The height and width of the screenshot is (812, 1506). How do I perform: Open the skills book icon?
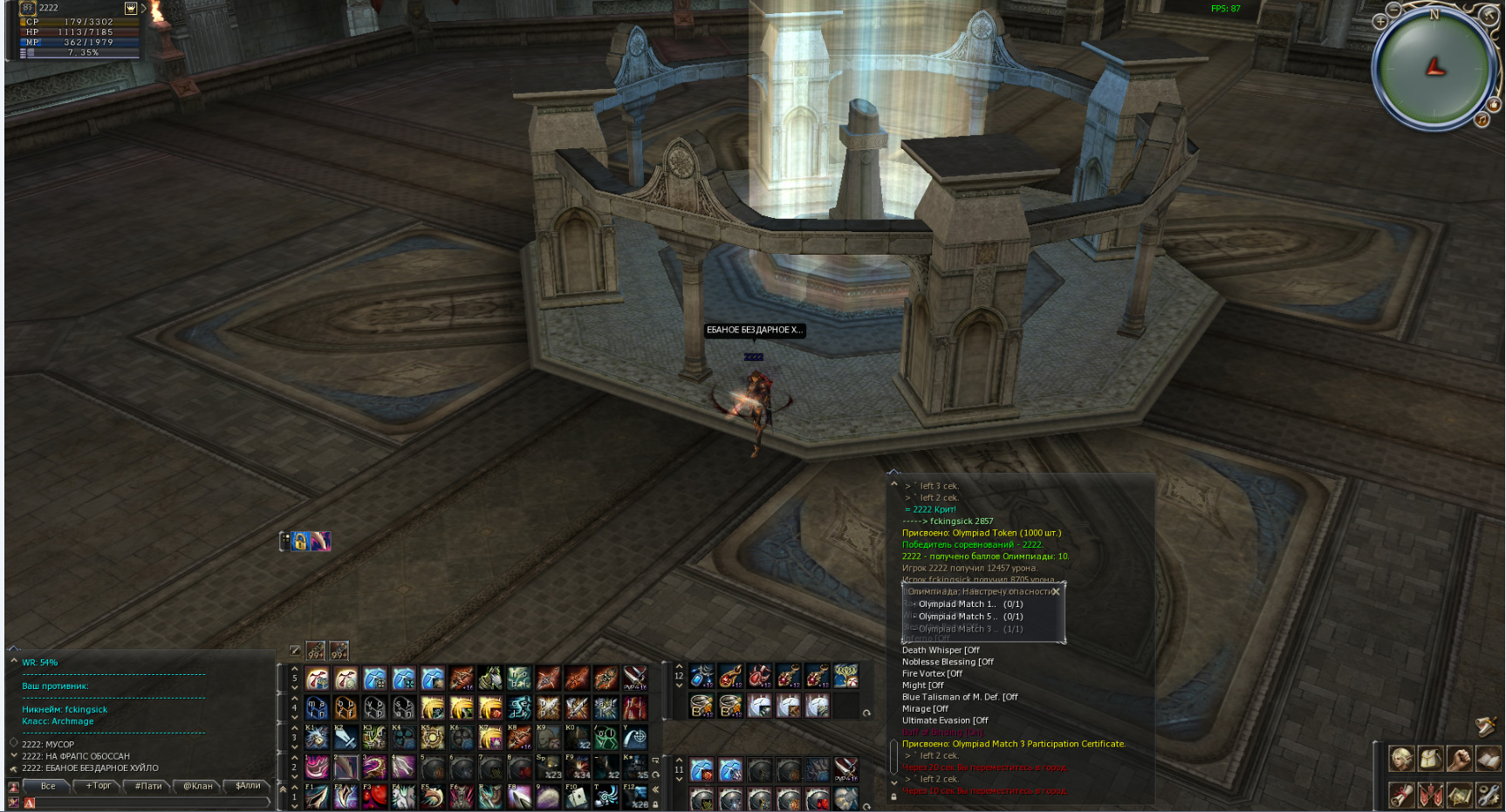point(1489,758)
